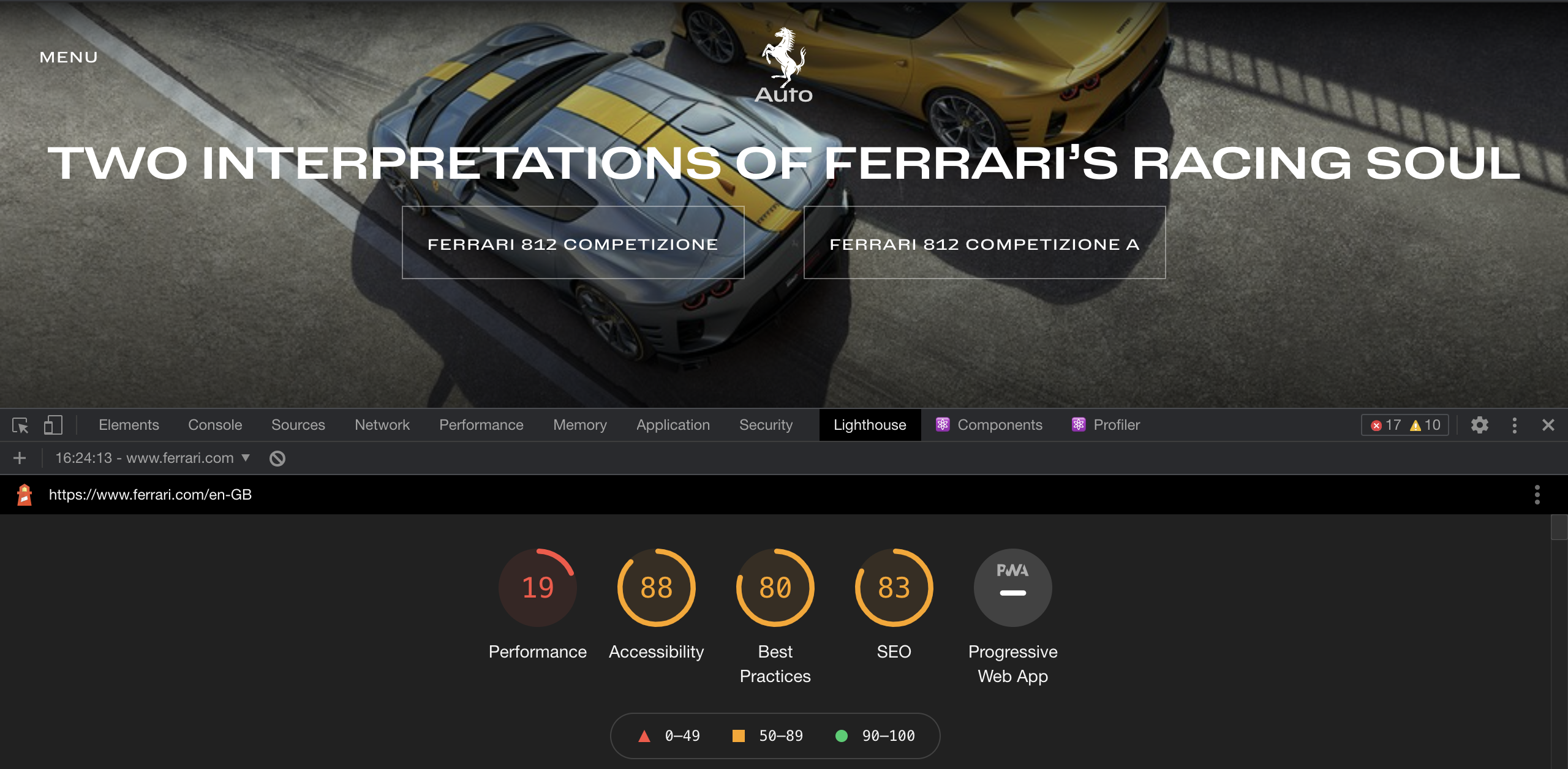Click the Accessibility score circle 88

[x=655, y=587]
